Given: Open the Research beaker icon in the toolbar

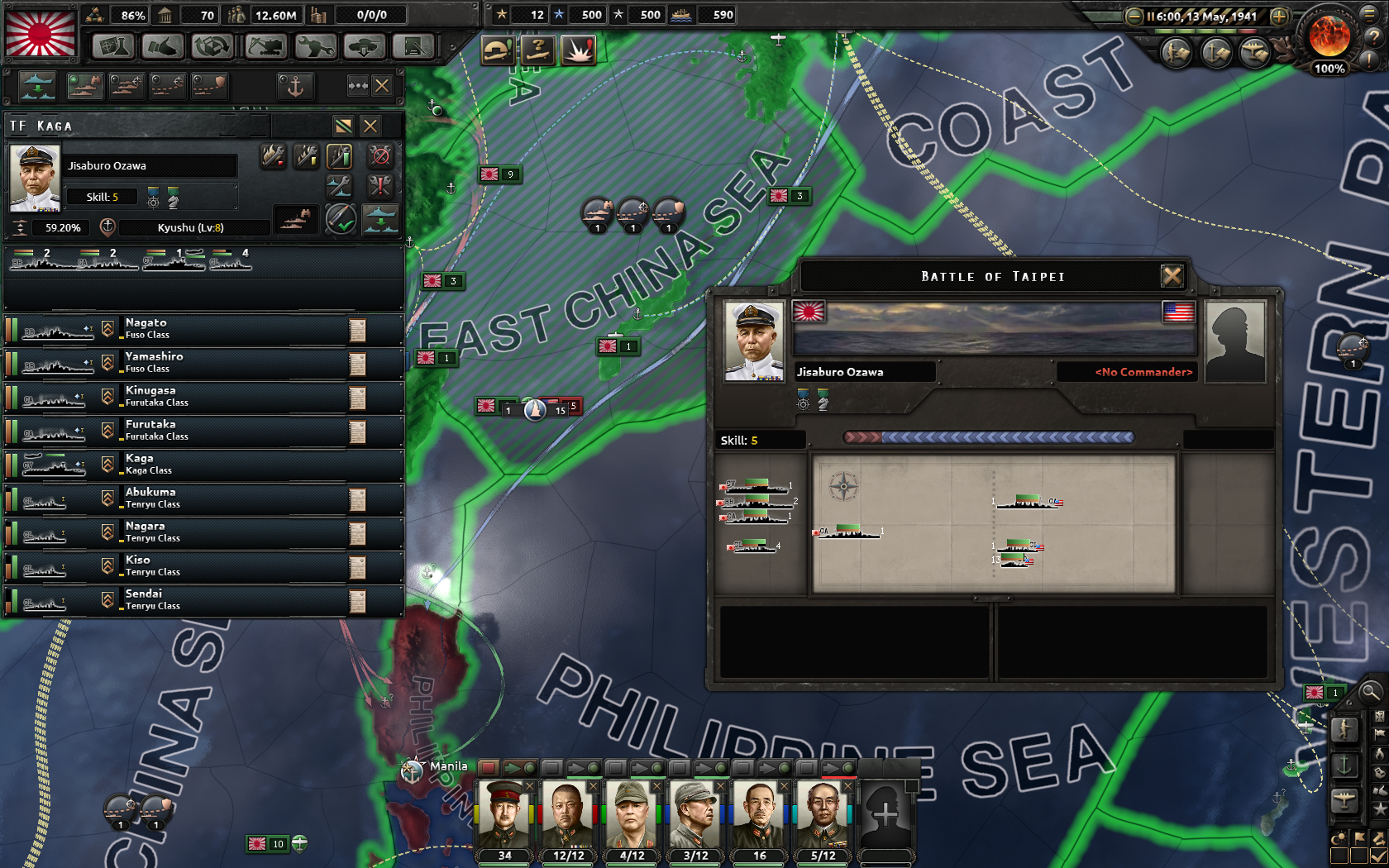Looking at the screenshot, I should coord(113,45).
